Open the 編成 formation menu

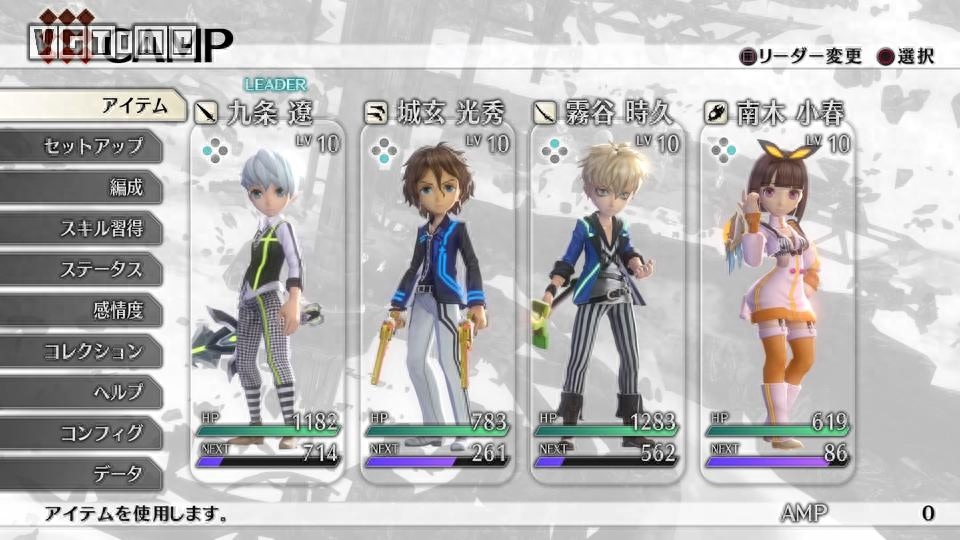pos(90,187)
